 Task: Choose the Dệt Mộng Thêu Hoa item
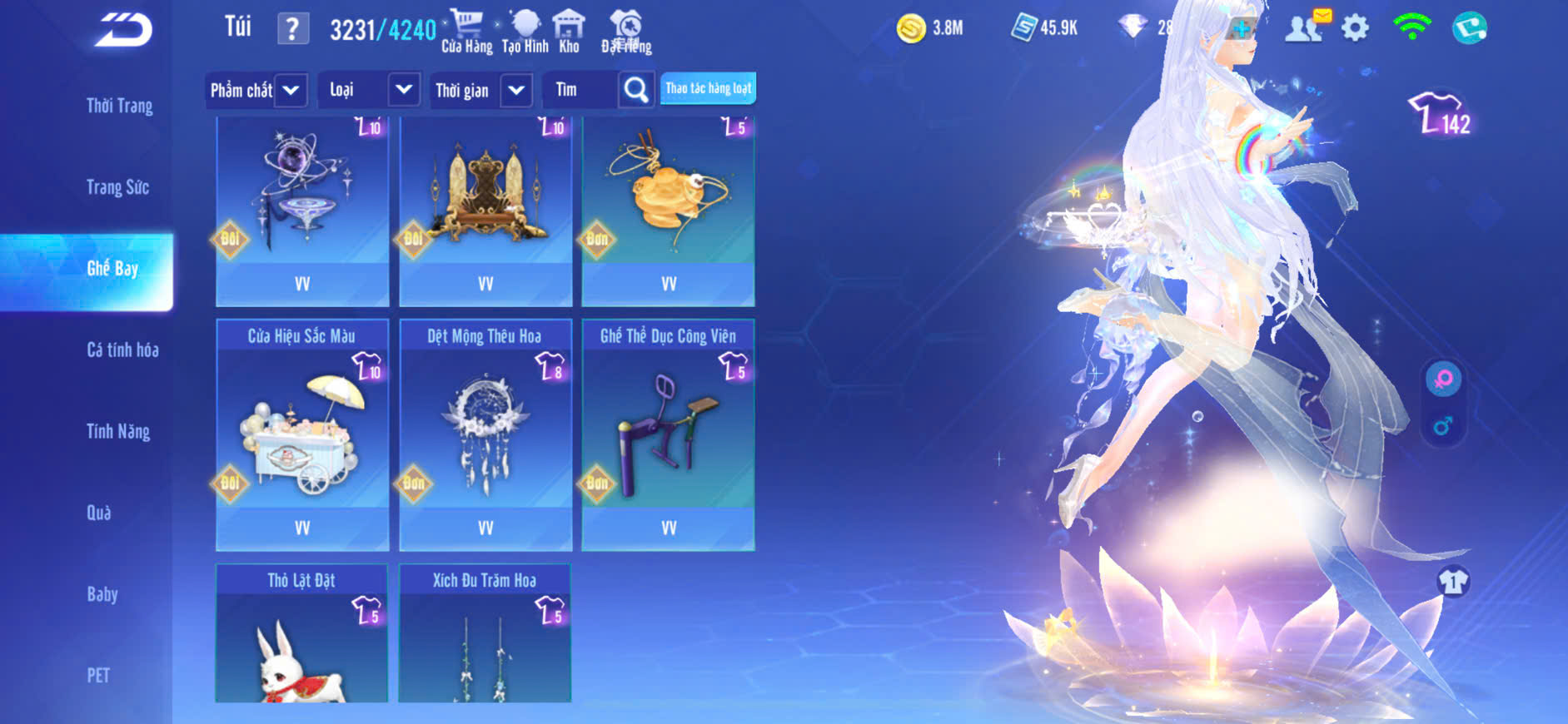pyautogui.click(x=485, y=433)
